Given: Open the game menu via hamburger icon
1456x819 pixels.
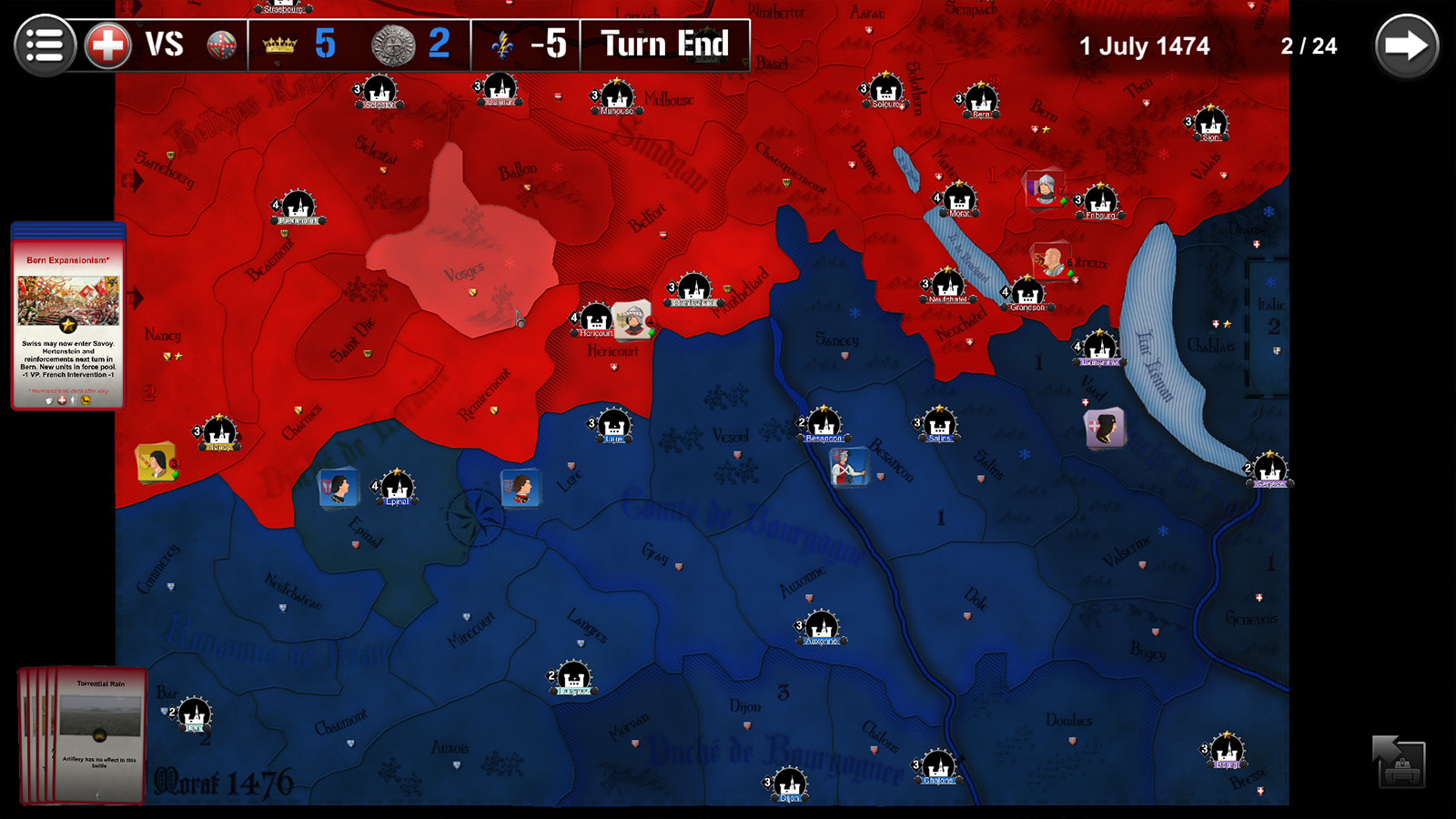Looking at the screenshot, I should pyautogui.click(x=45, y=45).
